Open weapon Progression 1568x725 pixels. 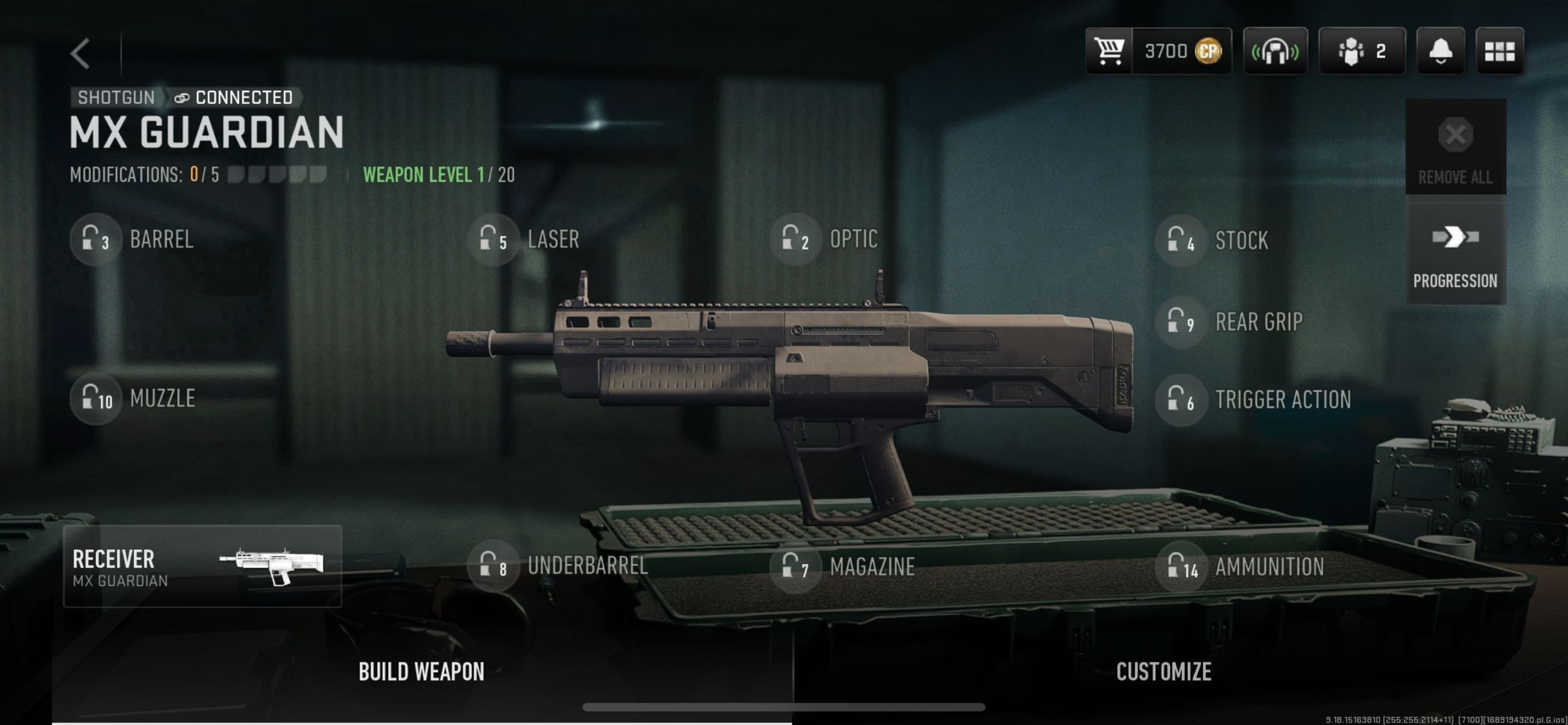coord(1455,252)
